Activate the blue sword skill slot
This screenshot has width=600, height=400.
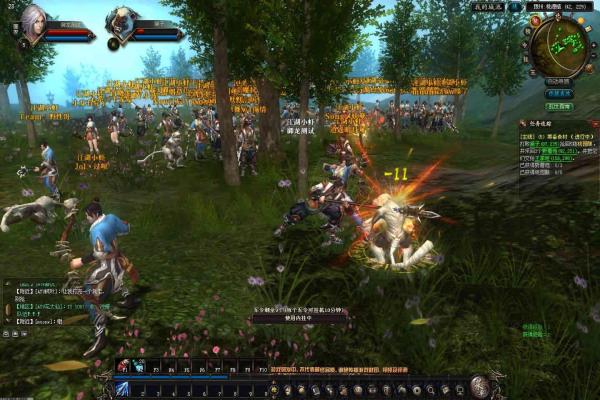tap(122, 388)
